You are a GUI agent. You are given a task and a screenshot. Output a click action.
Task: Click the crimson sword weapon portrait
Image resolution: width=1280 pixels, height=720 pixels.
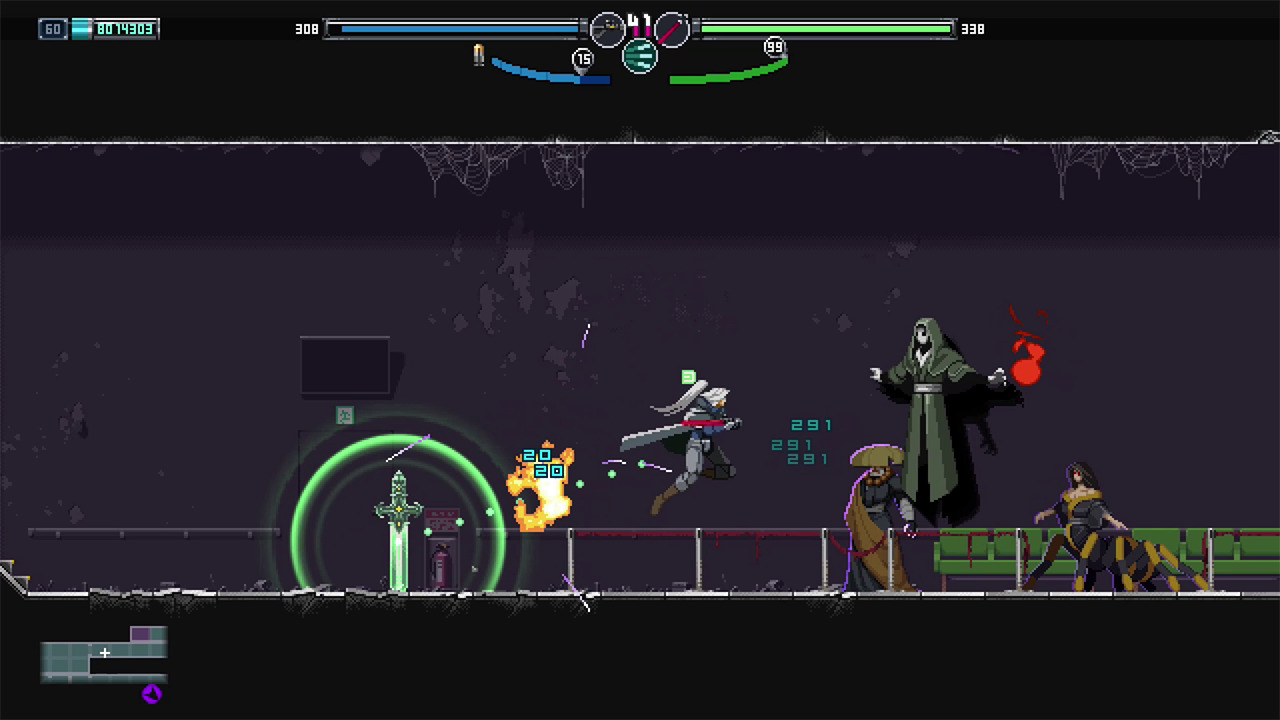point(671,30)
